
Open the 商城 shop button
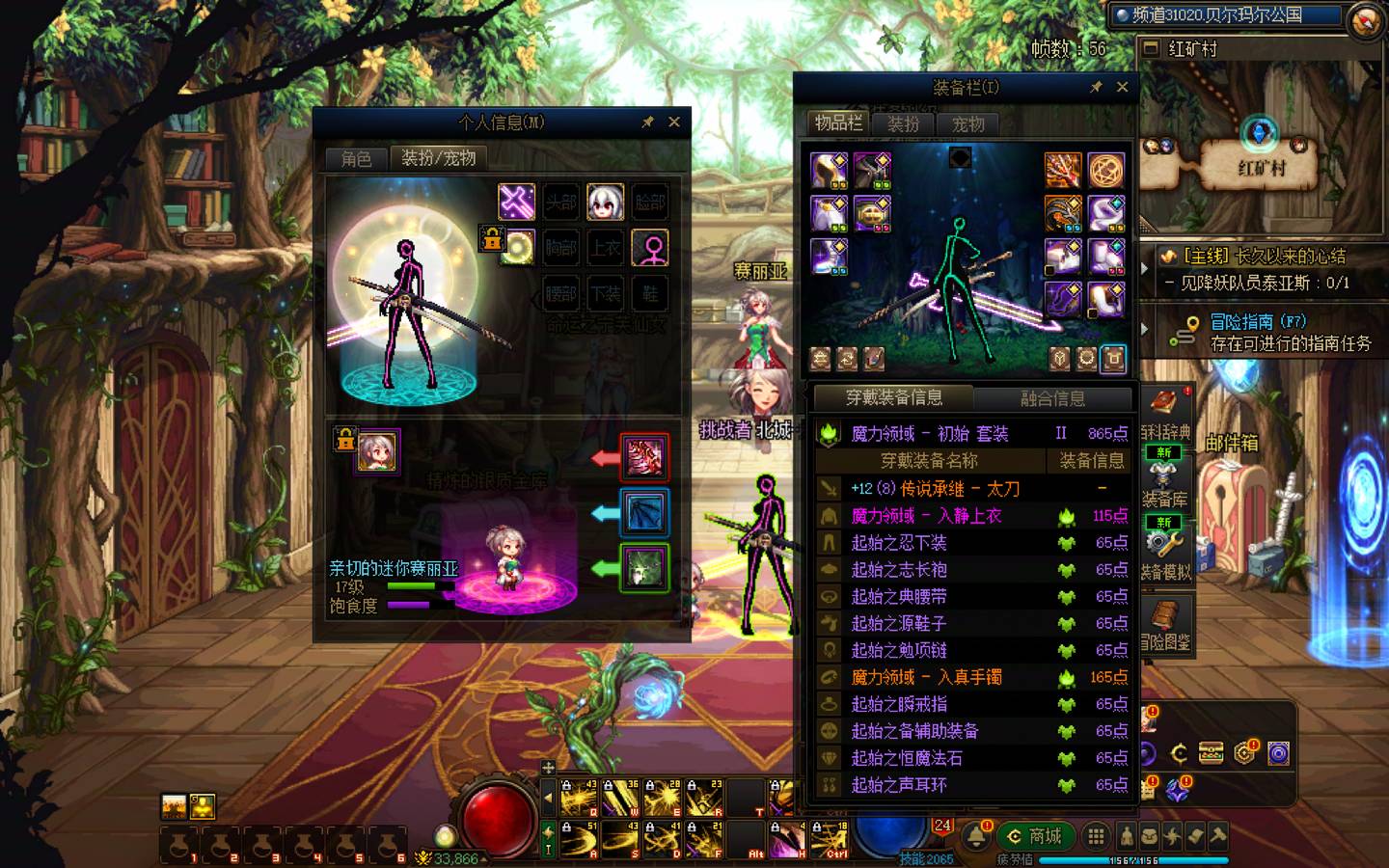1034,835
